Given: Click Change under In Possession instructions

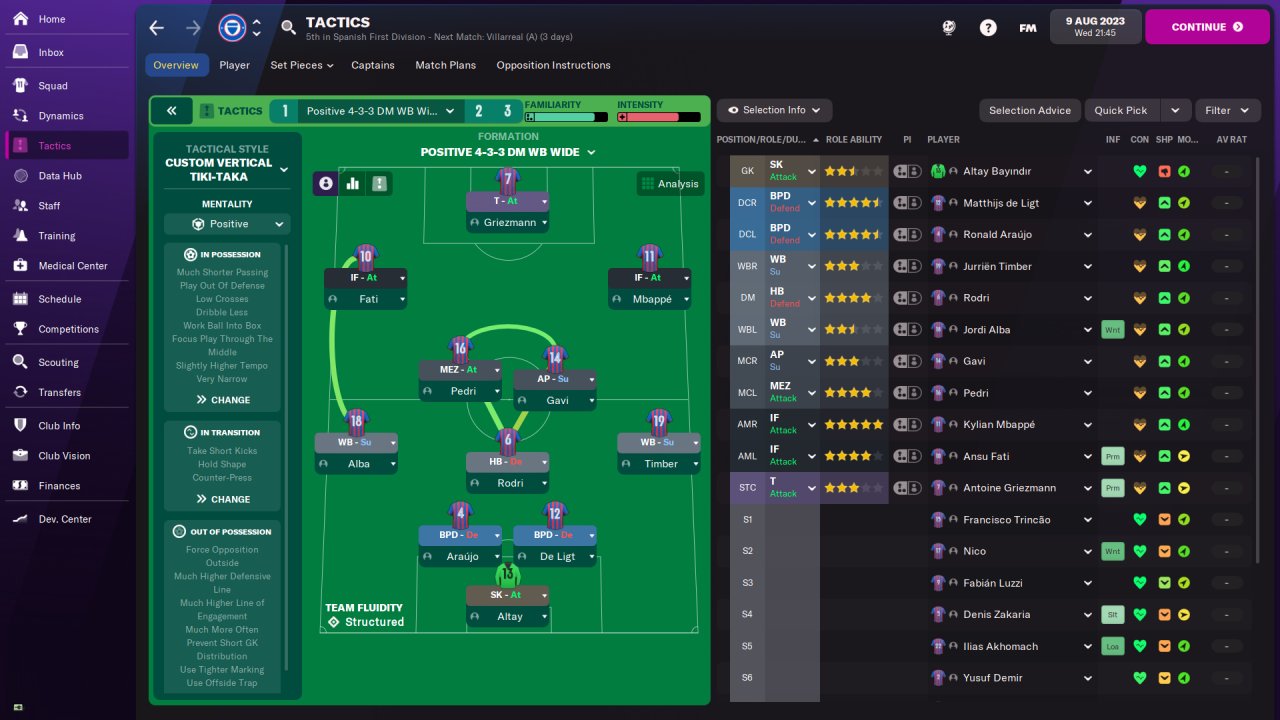Looking at the screenshot, I should (x=223, y=400).
